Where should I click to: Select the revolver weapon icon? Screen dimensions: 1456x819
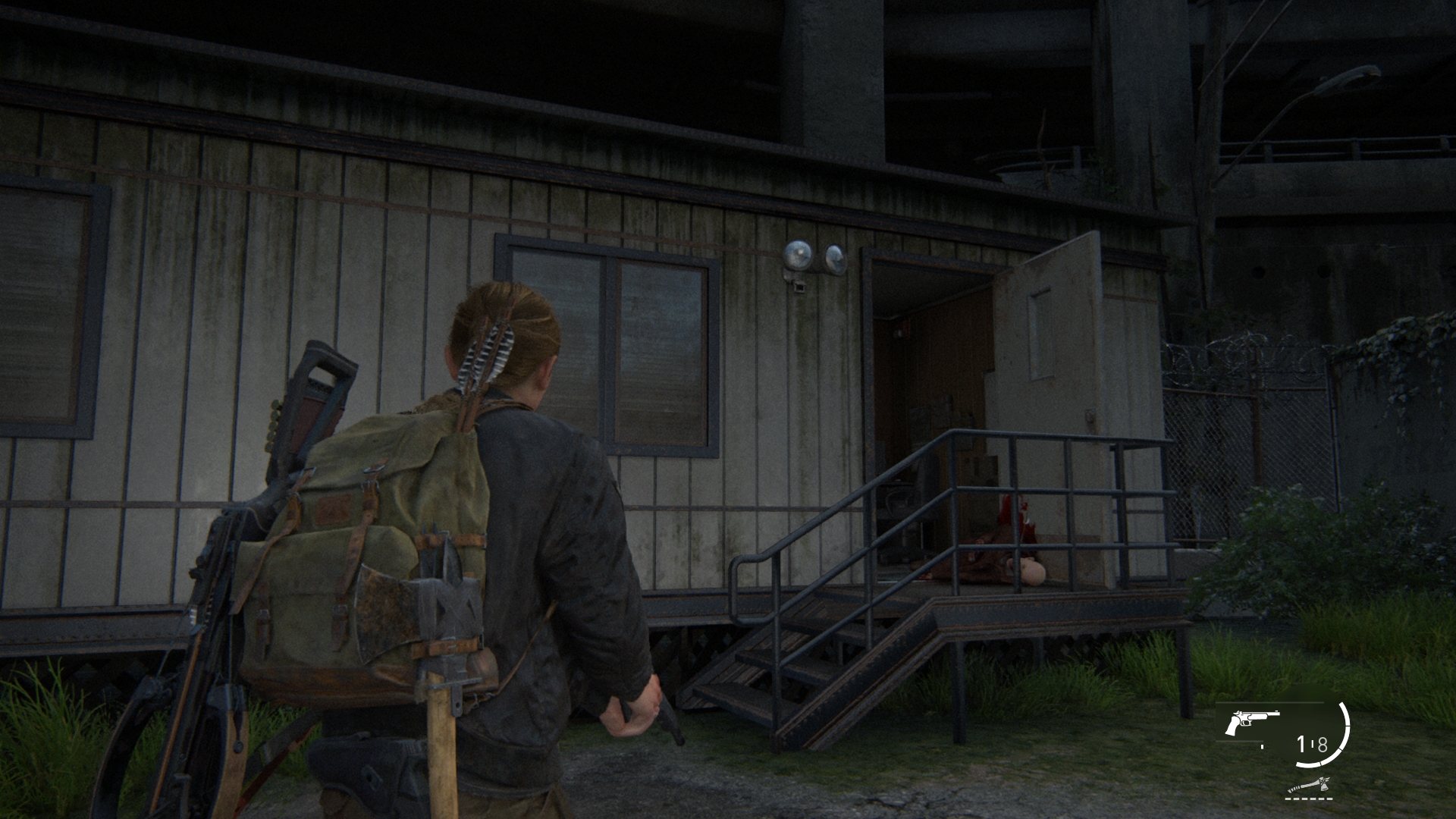[1250, 722]
